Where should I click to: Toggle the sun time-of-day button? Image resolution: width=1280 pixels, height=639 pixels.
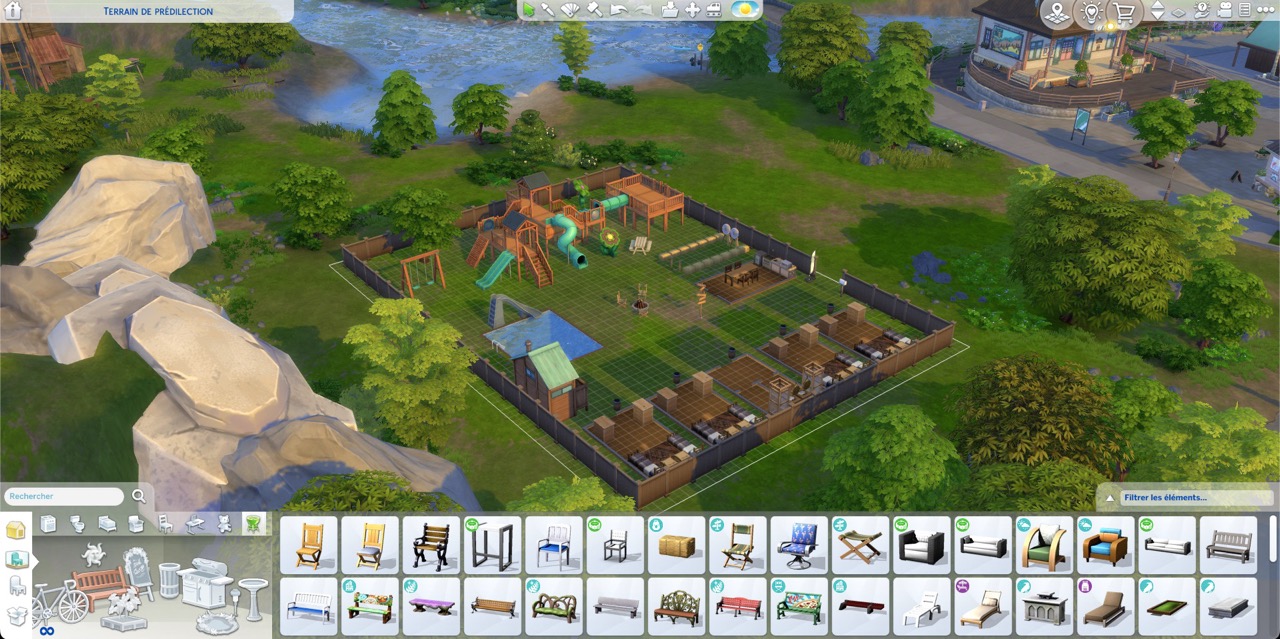tap(744, 10)
